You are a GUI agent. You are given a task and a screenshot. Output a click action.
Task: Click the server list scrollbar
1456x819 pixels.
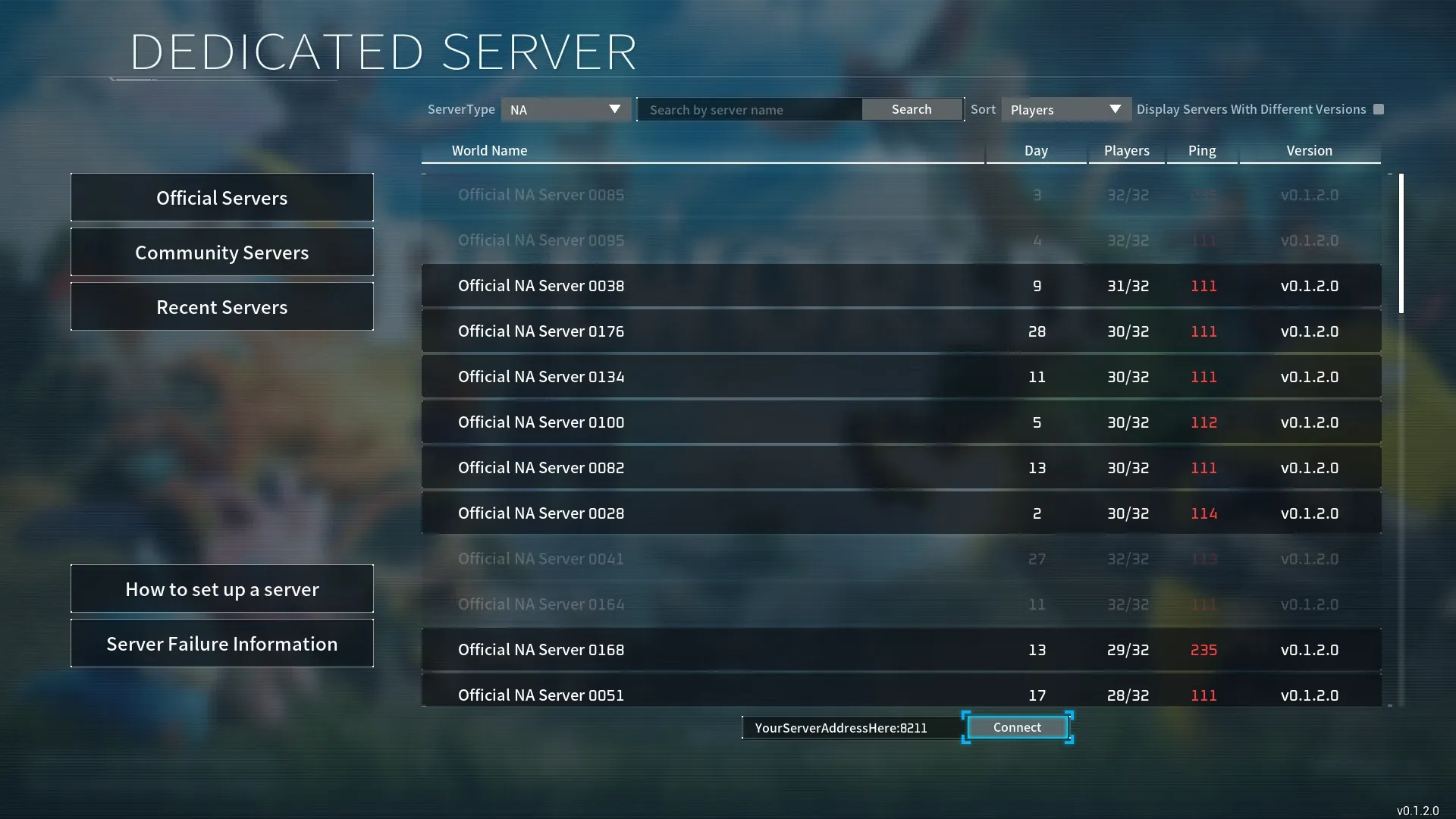(1401, 243)
